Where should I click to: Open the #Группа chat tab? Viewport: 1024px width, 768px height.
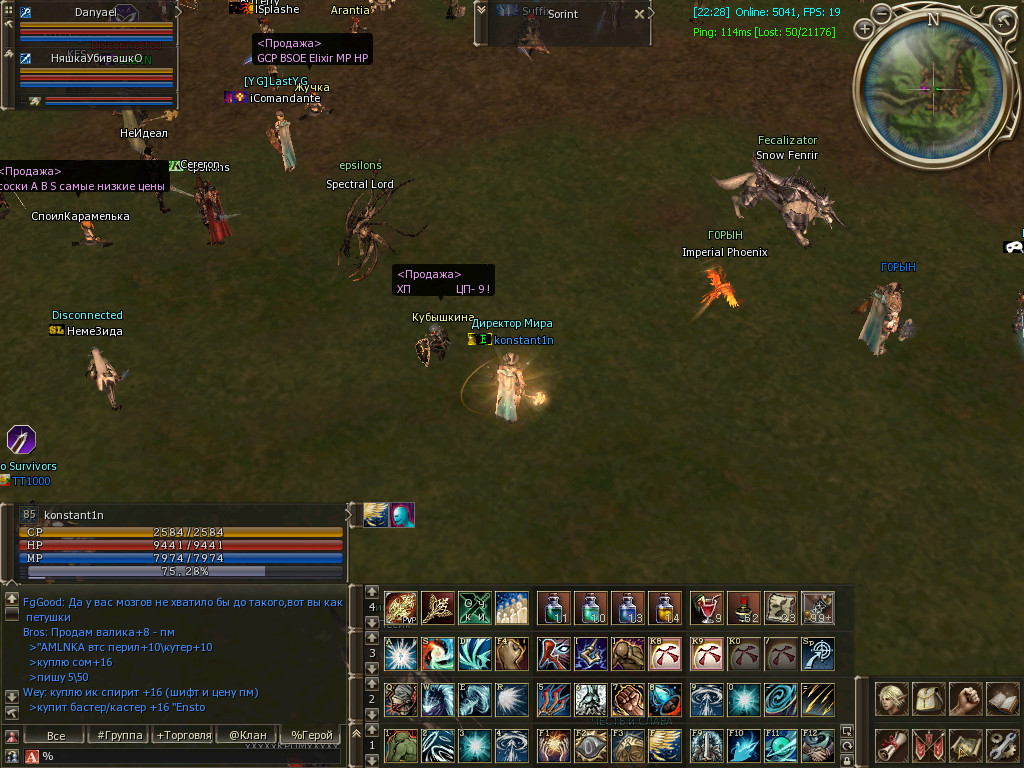118,736
